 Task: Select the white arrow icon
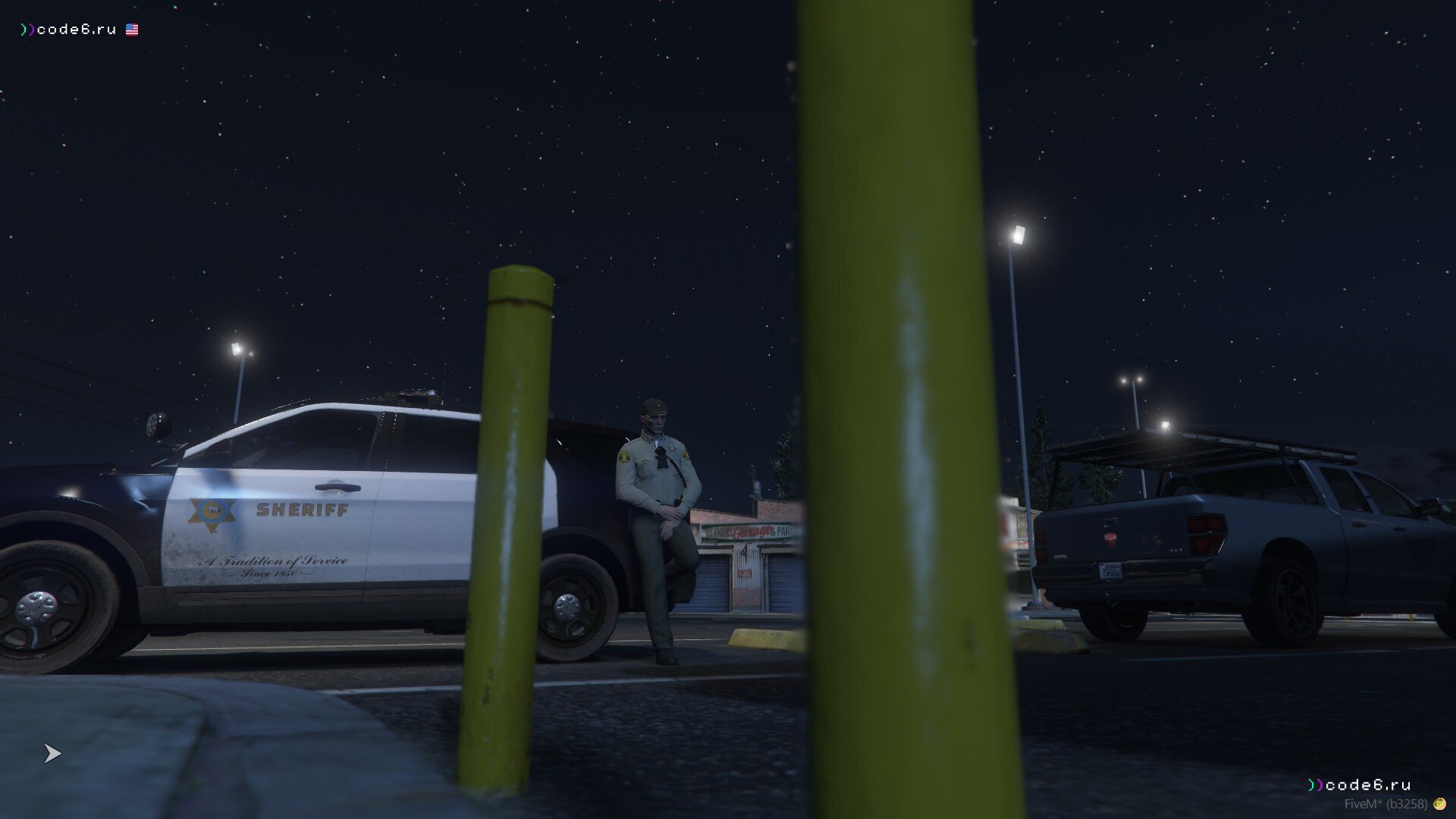pos(52,753)
